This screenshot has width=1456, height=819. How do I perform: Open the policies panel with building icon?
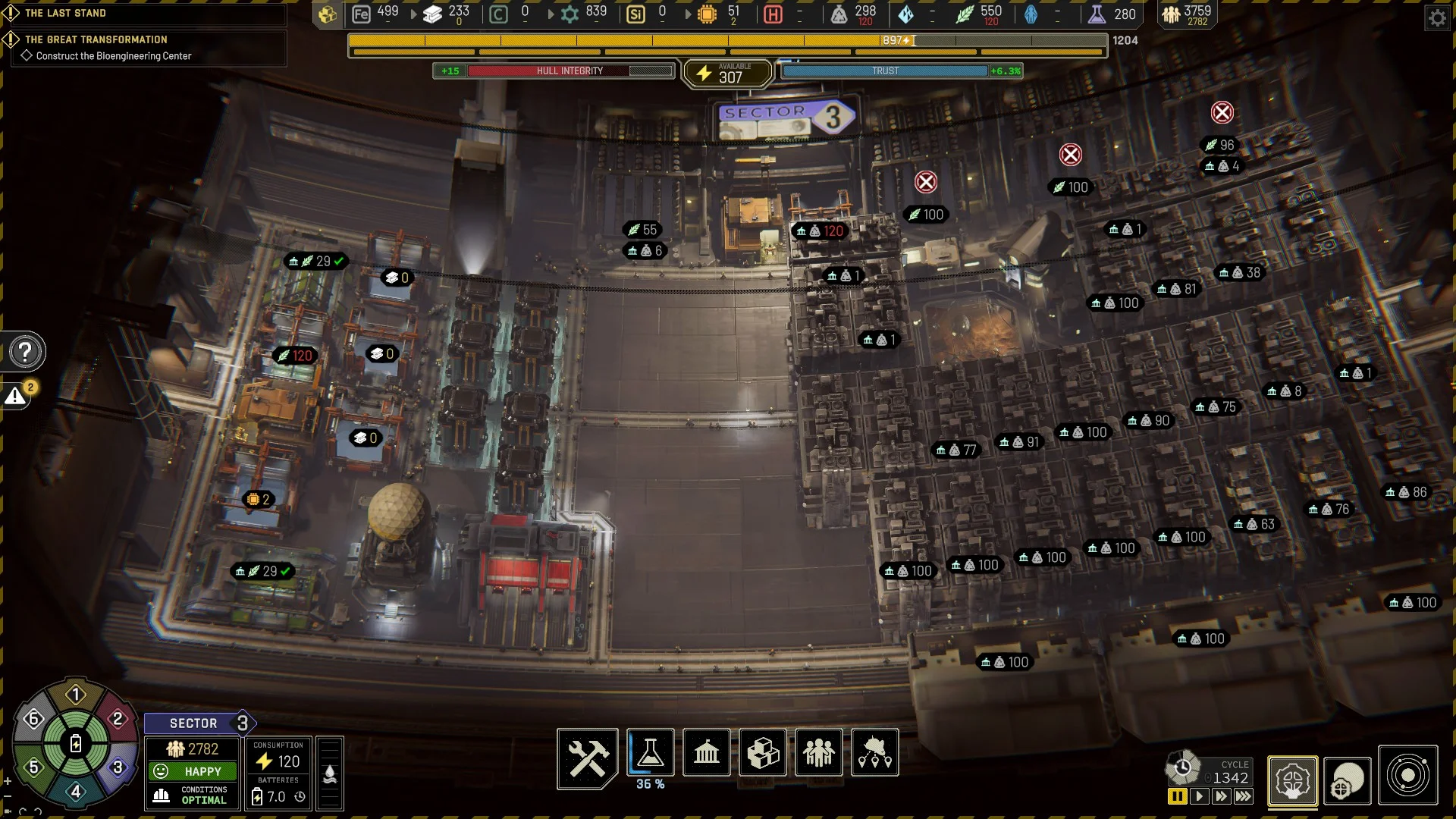click(x=706, y=753)
